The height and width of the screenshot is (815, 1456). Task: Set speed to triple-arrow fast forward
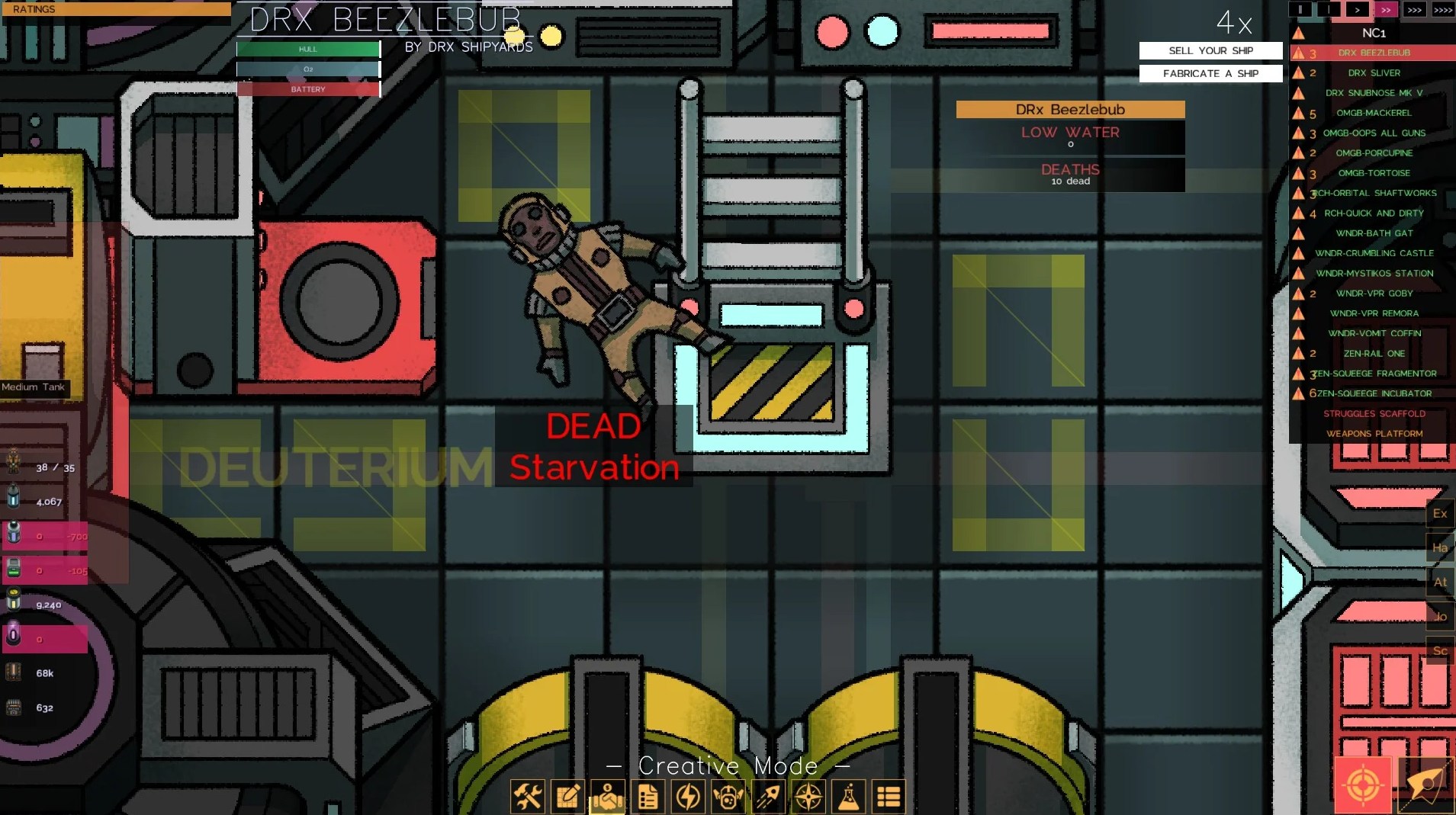[1414, 10]
